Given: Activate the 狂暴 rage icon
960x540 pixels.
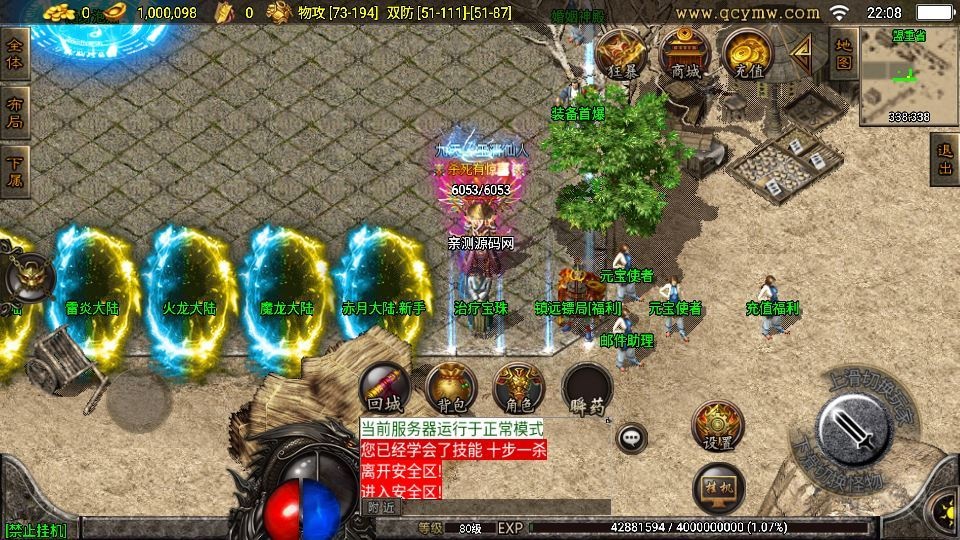Looking at the screenshot, I should pyautogui.click(x=622, y=54).
